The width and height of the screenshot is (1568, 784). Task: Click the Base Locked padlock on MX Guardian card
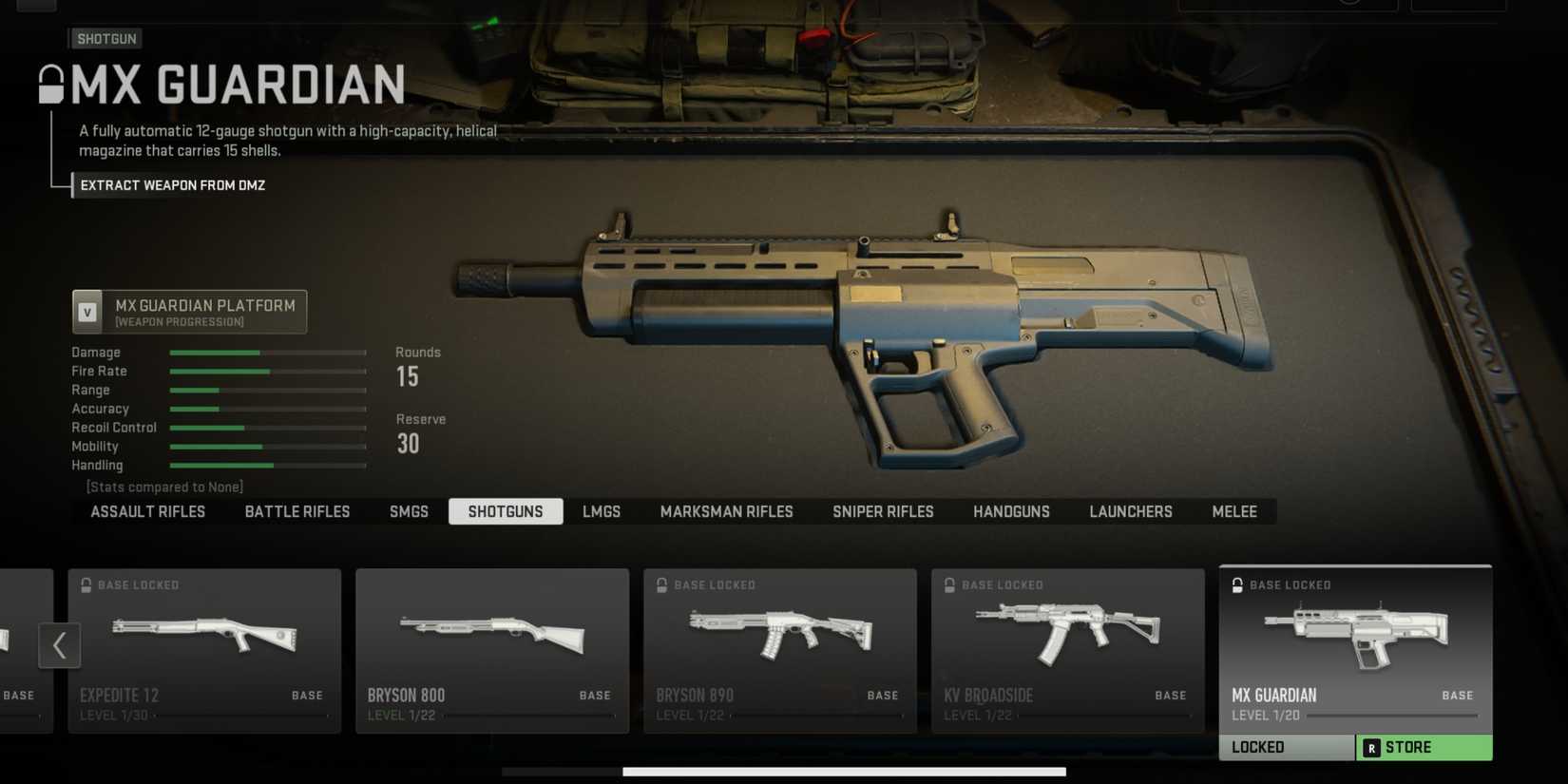pyautogui.click(x=1237, y=584)
